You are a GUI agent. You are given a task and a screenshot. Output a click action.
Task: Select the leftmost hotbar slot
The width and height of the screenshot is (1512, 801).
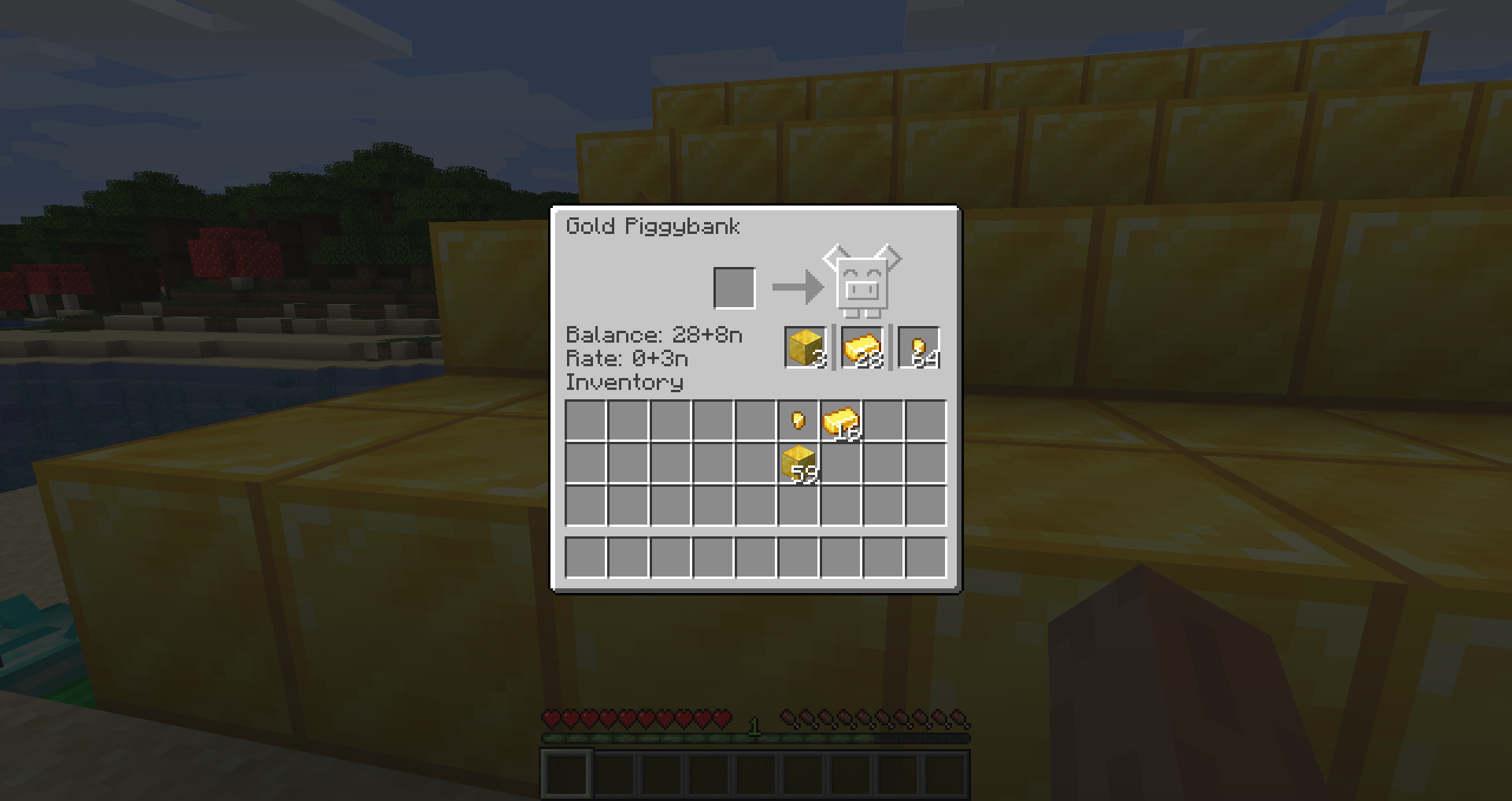566,775
